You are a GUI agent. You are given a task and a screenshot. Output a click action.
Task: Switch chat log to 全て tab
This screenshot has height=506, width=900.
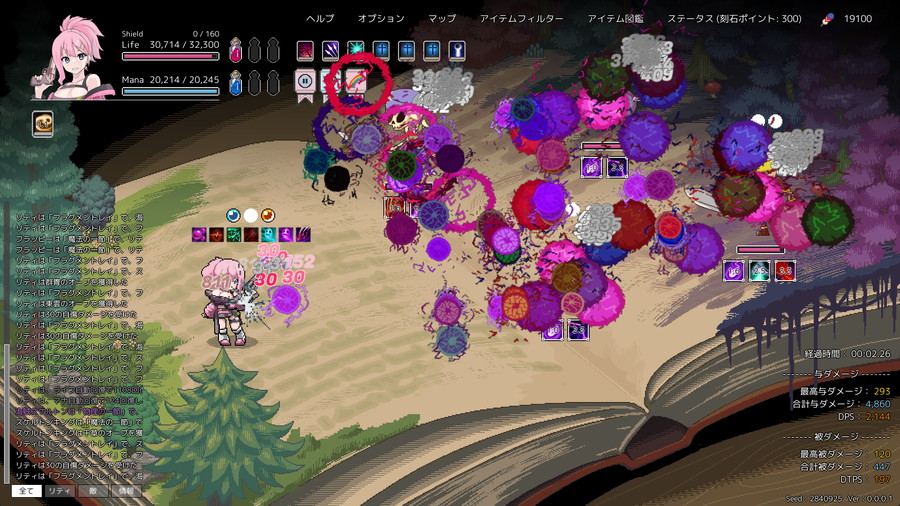(x=27, y=491)
